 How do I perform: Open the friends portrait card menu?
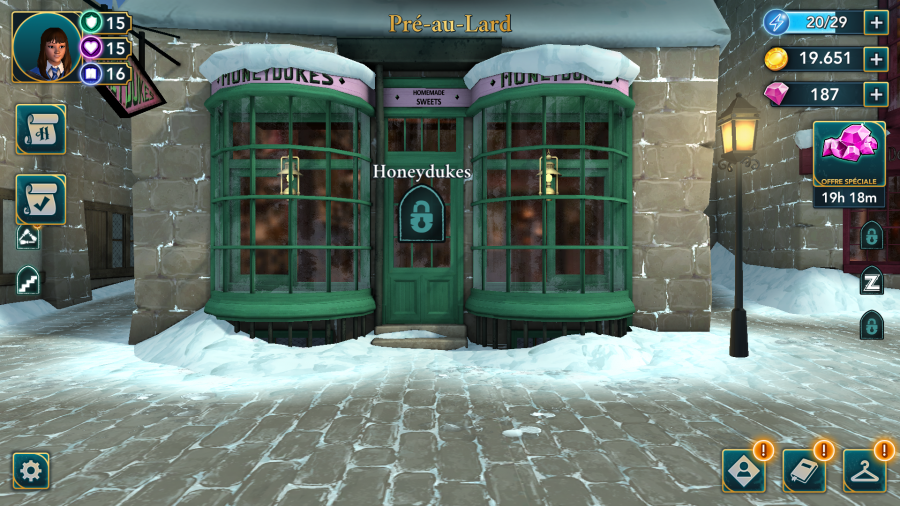click(744, 470)
